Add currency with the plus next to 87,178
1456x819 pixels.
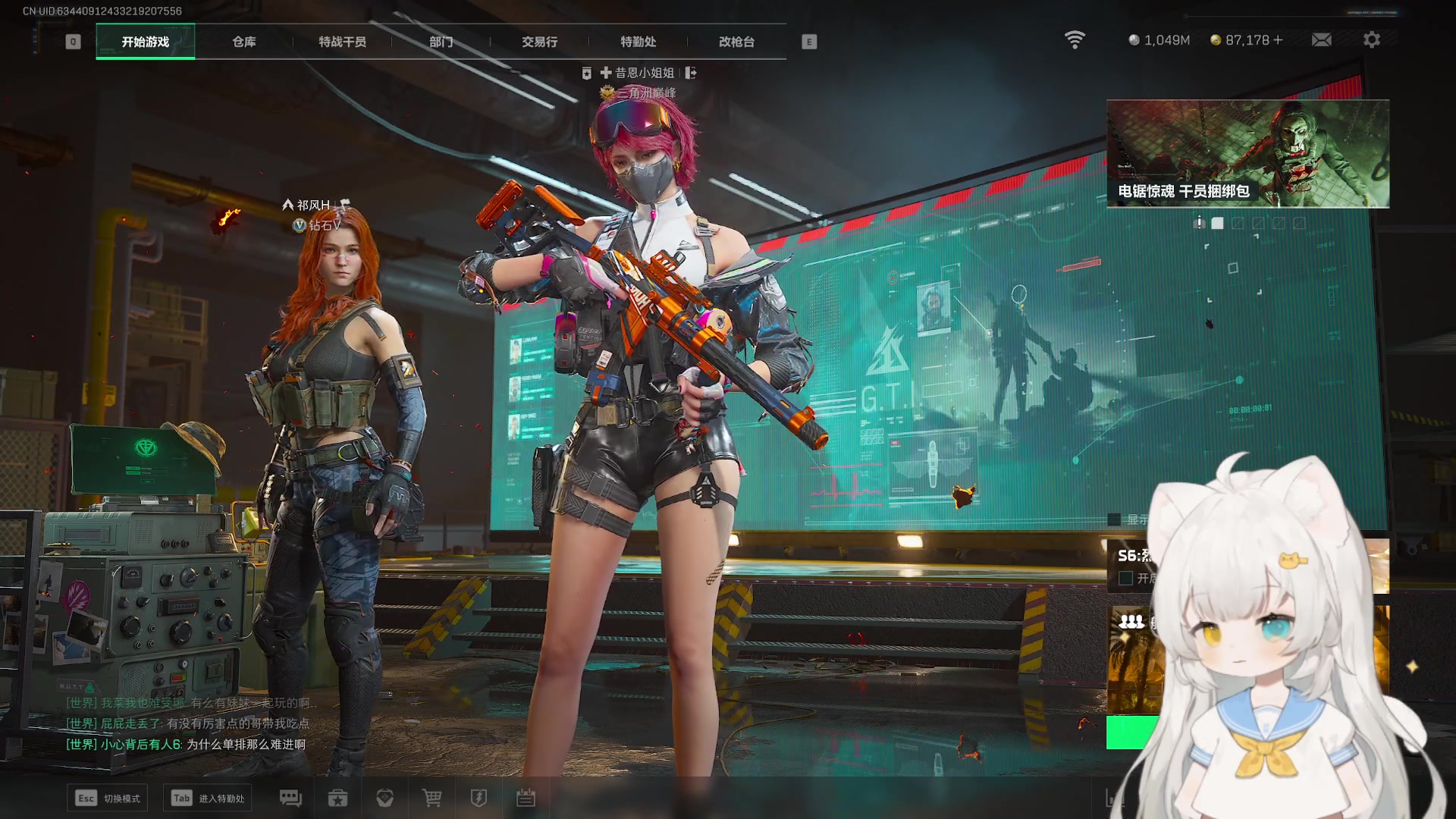[1279, 40]
